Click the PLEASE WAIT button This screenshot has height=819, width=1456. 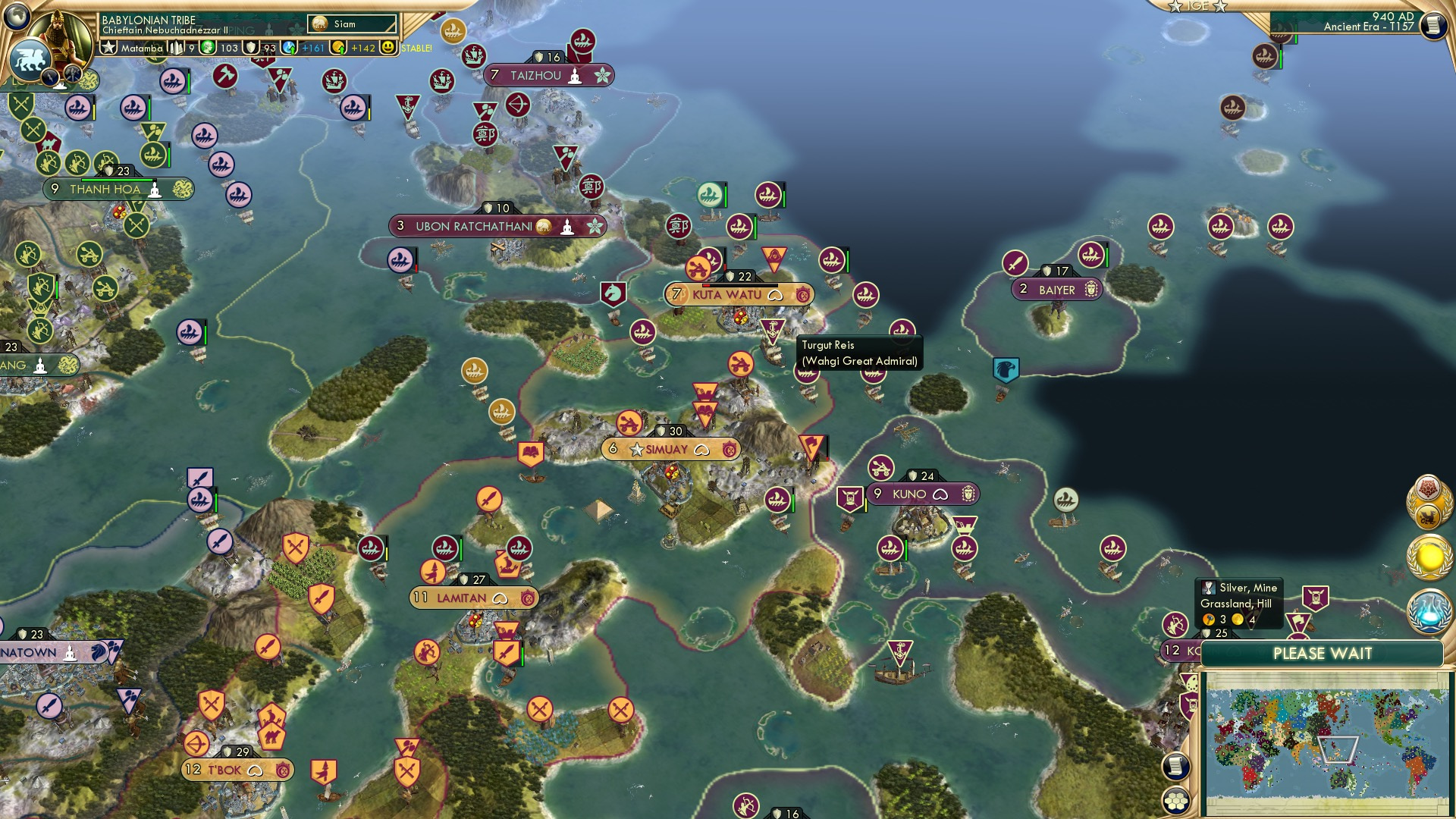[x=1323, y=654]
